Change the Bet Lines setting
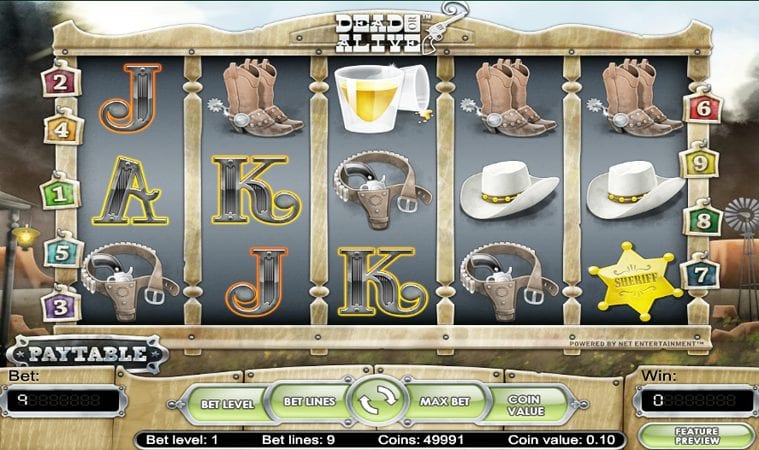 pyautogui.click(x=307, y=401)
